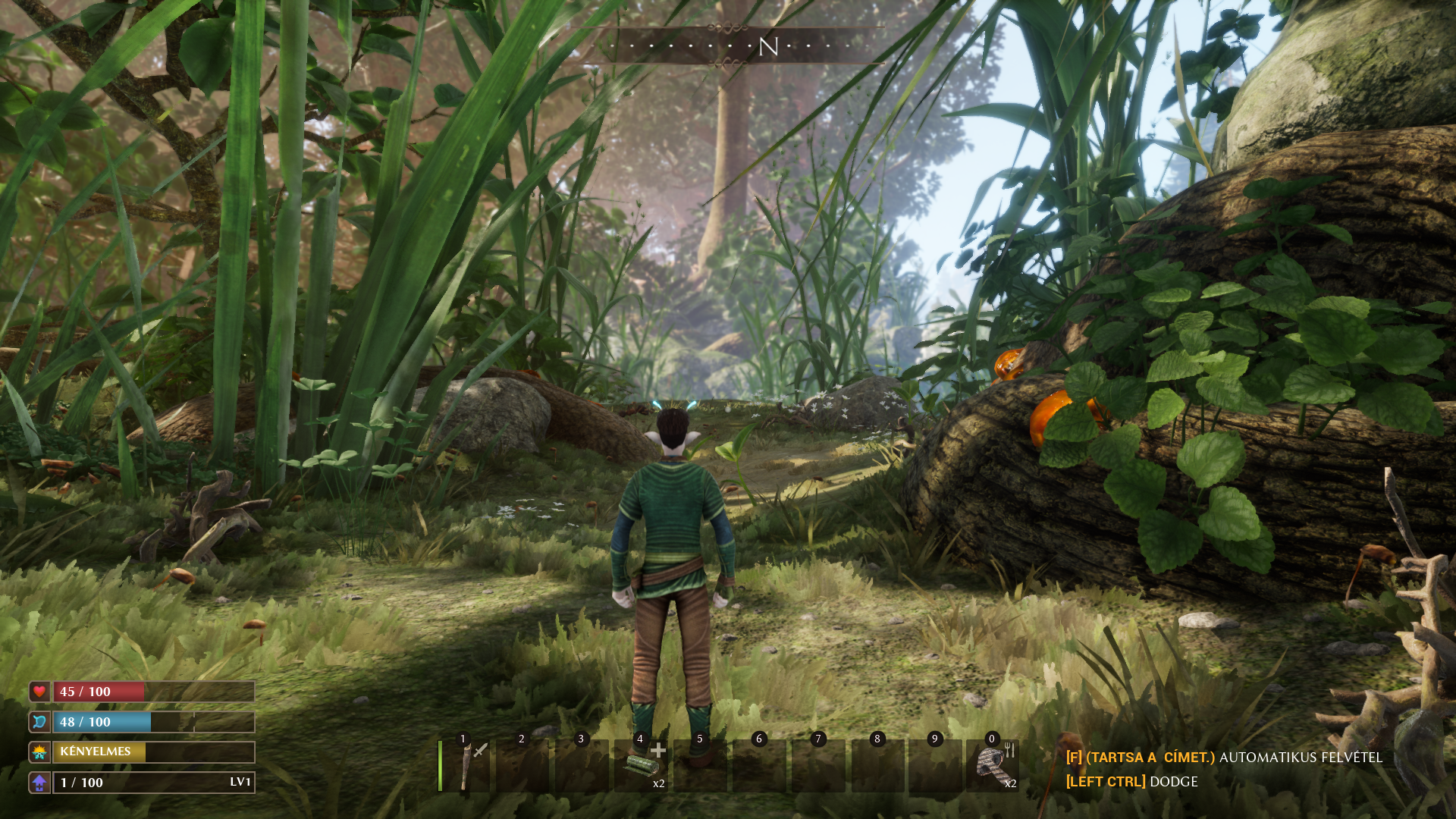Screen dimensions: 1456x819
Task: Use the green bandage roll in slot 4
Action: pyautogui.click(x=642, y=766)
